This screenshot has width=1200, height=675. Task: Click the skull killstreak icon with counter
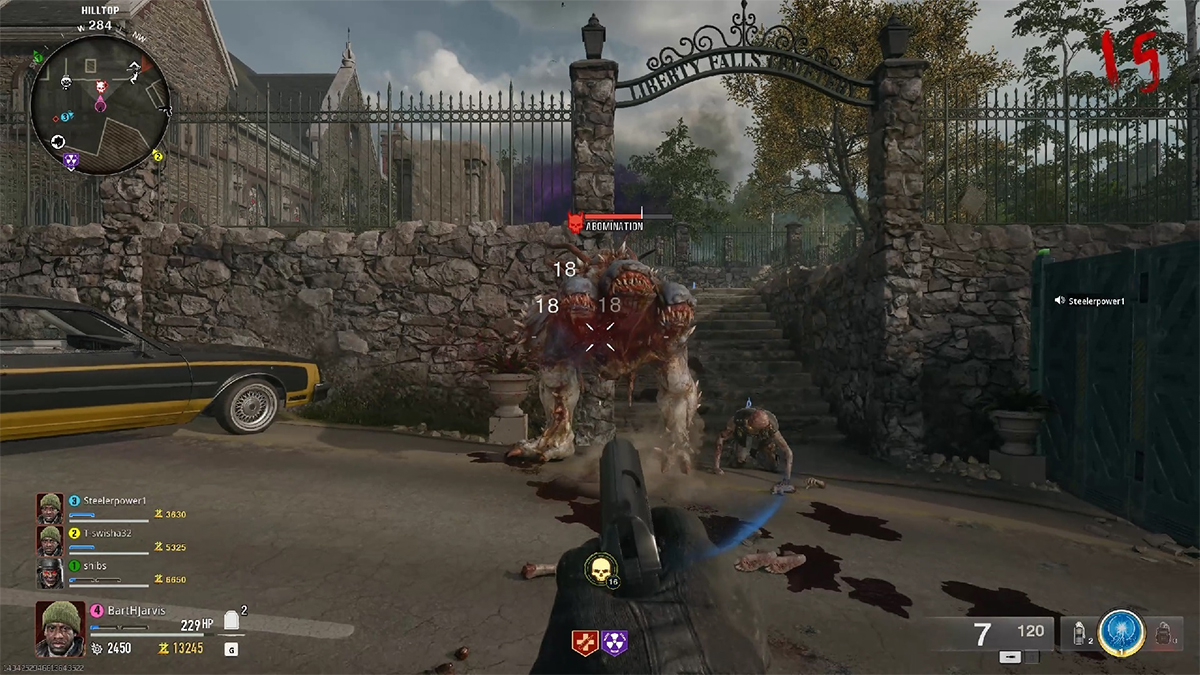pyautogui.click(x=600, y=571)
